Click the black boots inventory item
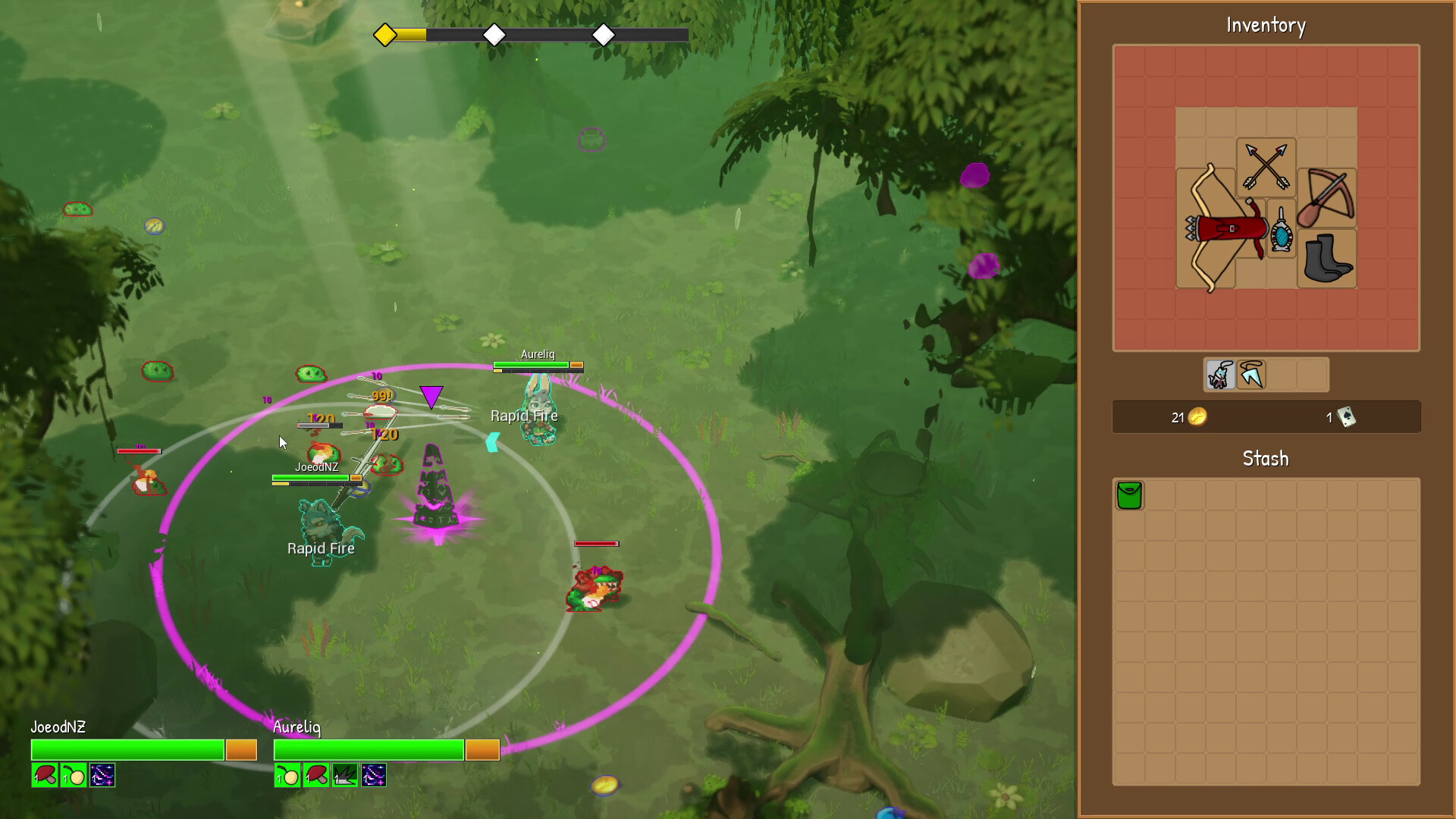Viewport: 1456px width, 819px height. (1326, 258)
